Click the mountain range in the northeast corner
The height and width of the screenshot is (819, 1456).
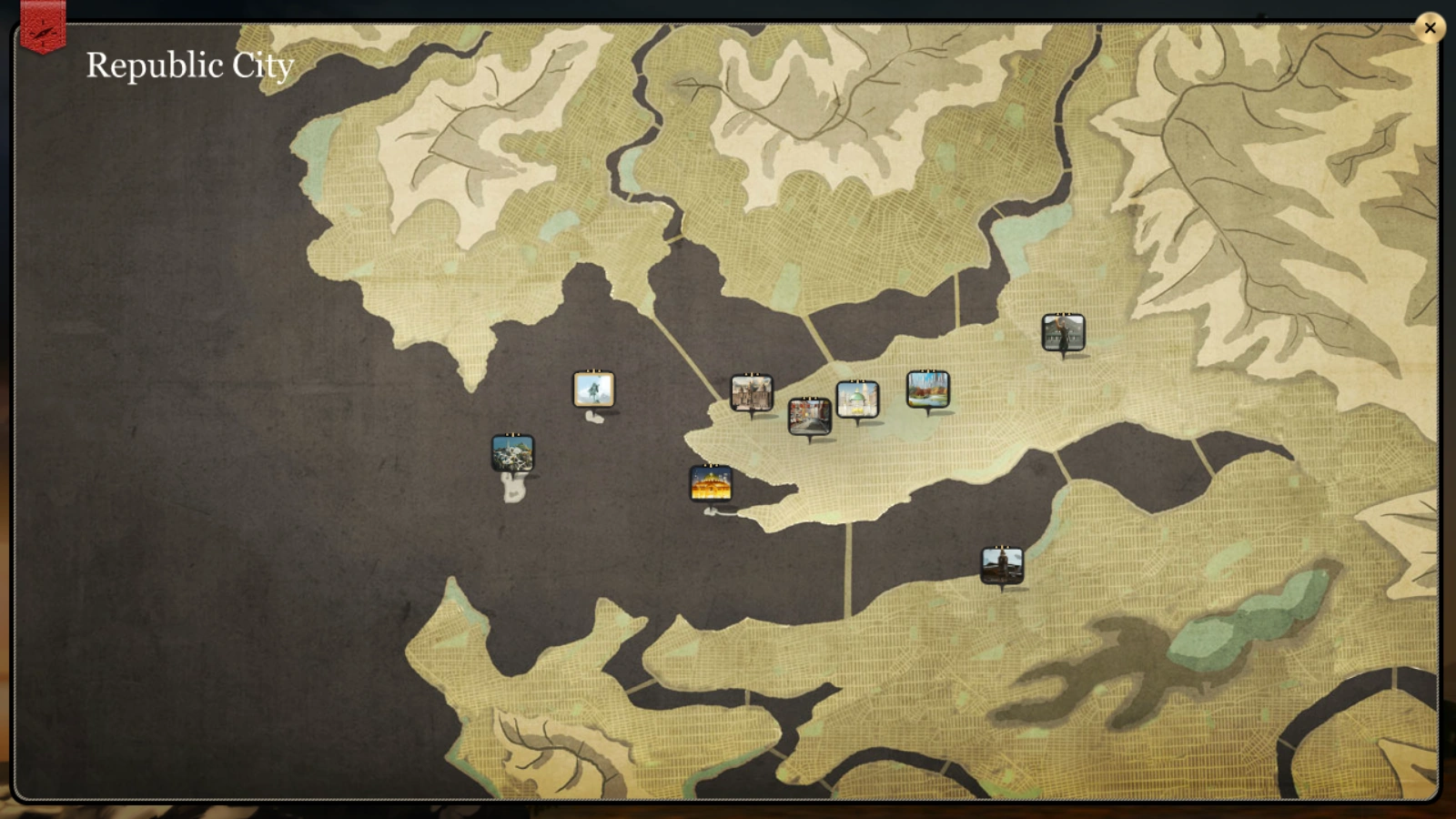click(x=1256, y=136)
